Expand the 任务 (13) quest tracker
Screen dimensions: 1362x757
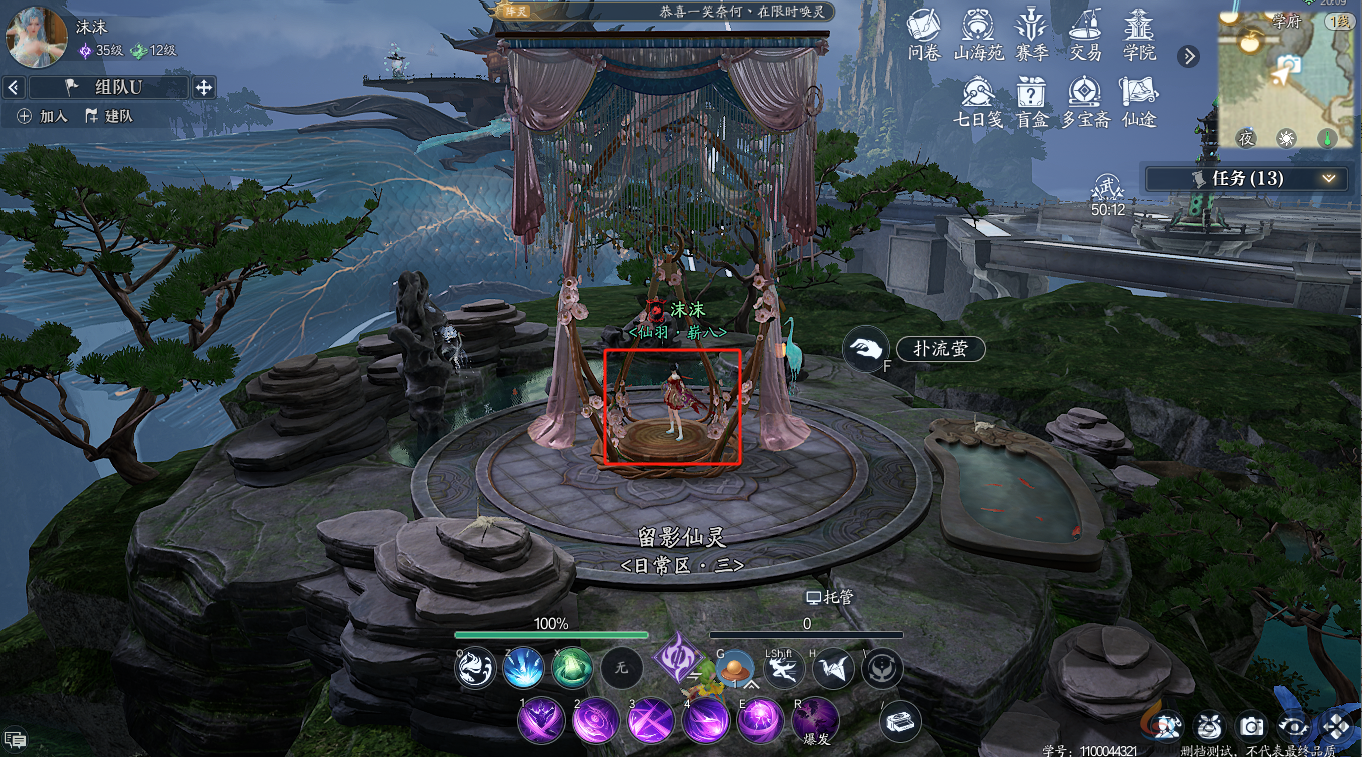pyautogui.click(x=1329, y=178)
